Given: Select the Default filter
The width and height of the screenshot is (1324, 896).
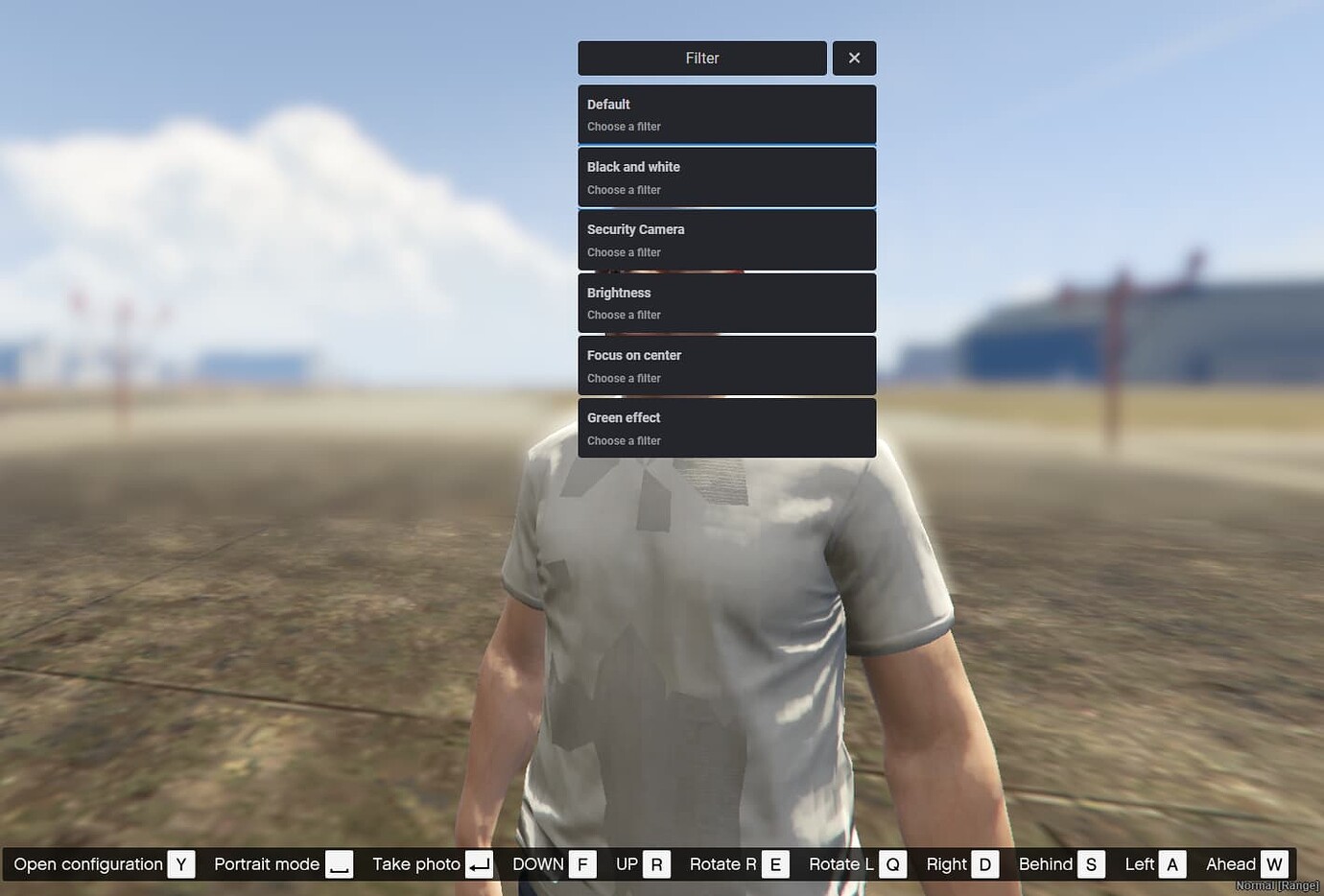Looking at the screenshot, I should 726,113.
